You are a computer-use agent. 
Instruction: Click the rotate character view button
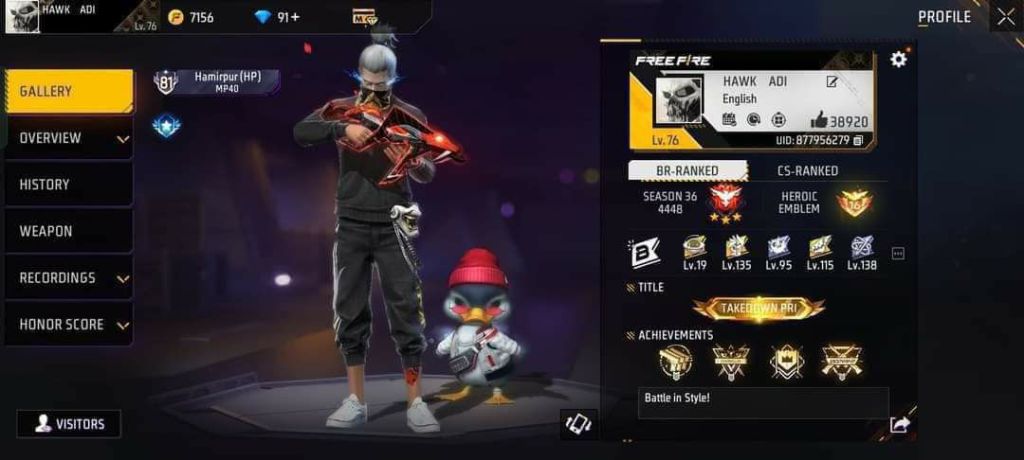[579, 424]
